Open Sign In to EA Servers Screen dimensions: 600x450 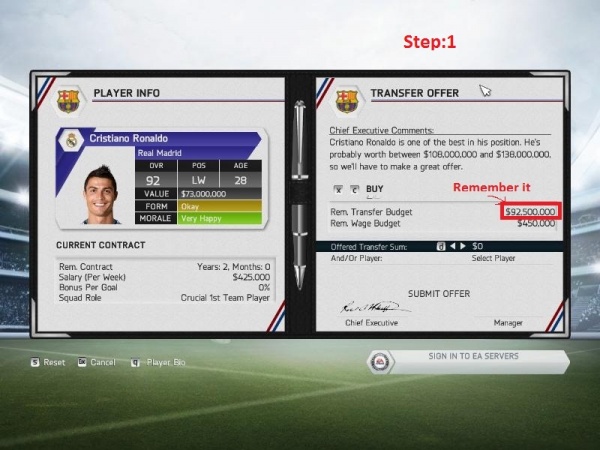(x=473, y=357)
